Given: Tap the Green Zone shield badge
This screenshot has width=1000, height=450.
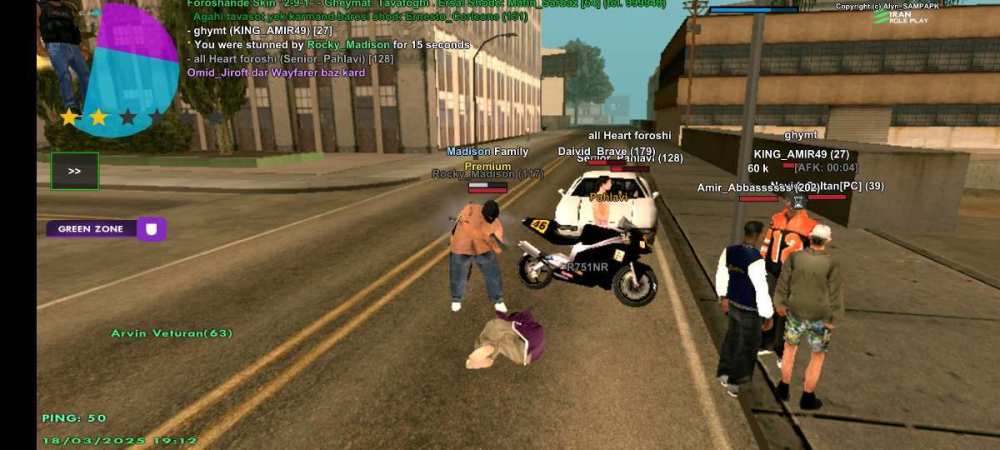Looking at the screenshot, I should click(152, 229).
